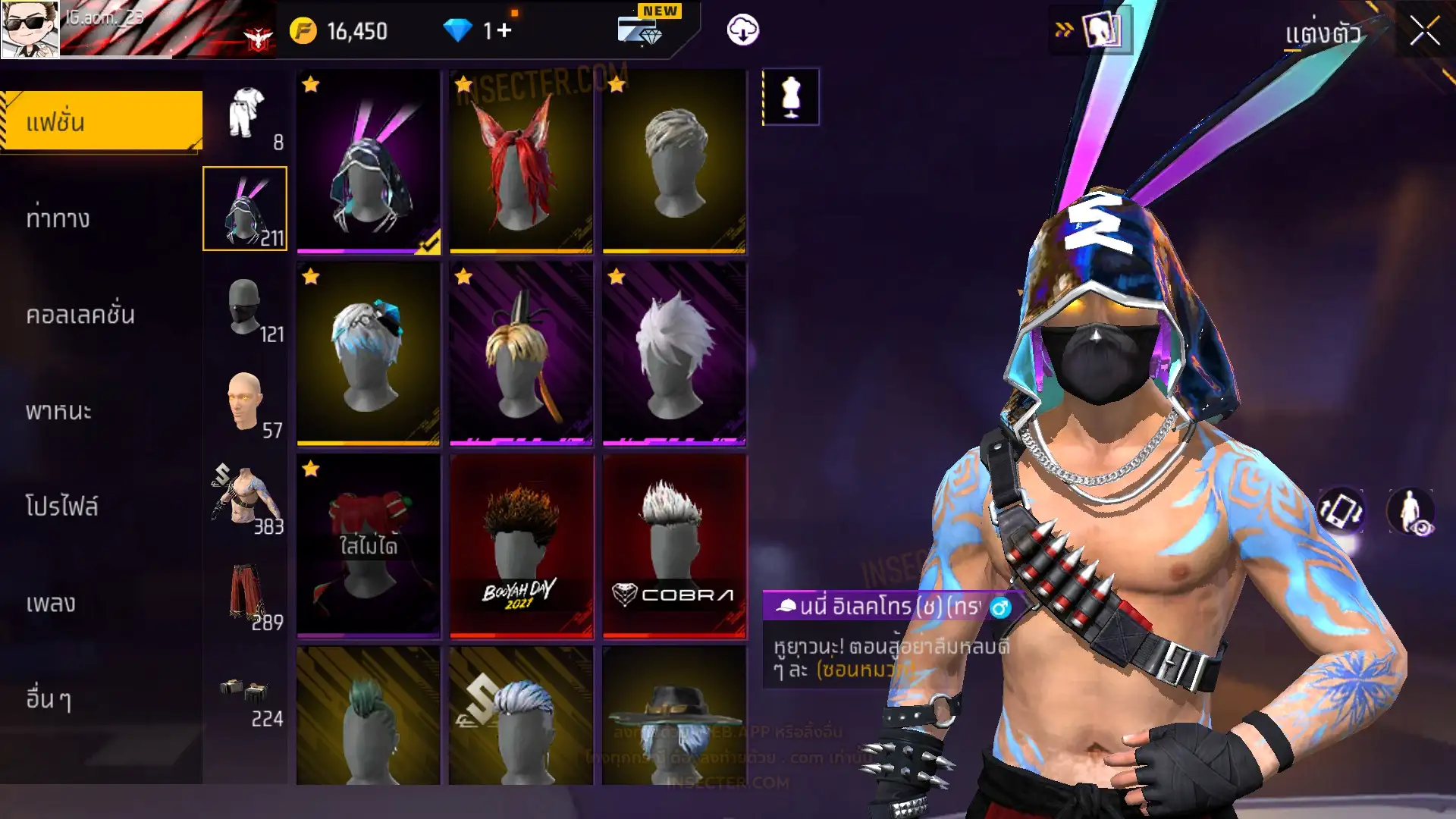The height and width of the screenshot is (819, 1456).
Task: Open the พาหนะ vehicles section
Action: click(x=58, y=411)
